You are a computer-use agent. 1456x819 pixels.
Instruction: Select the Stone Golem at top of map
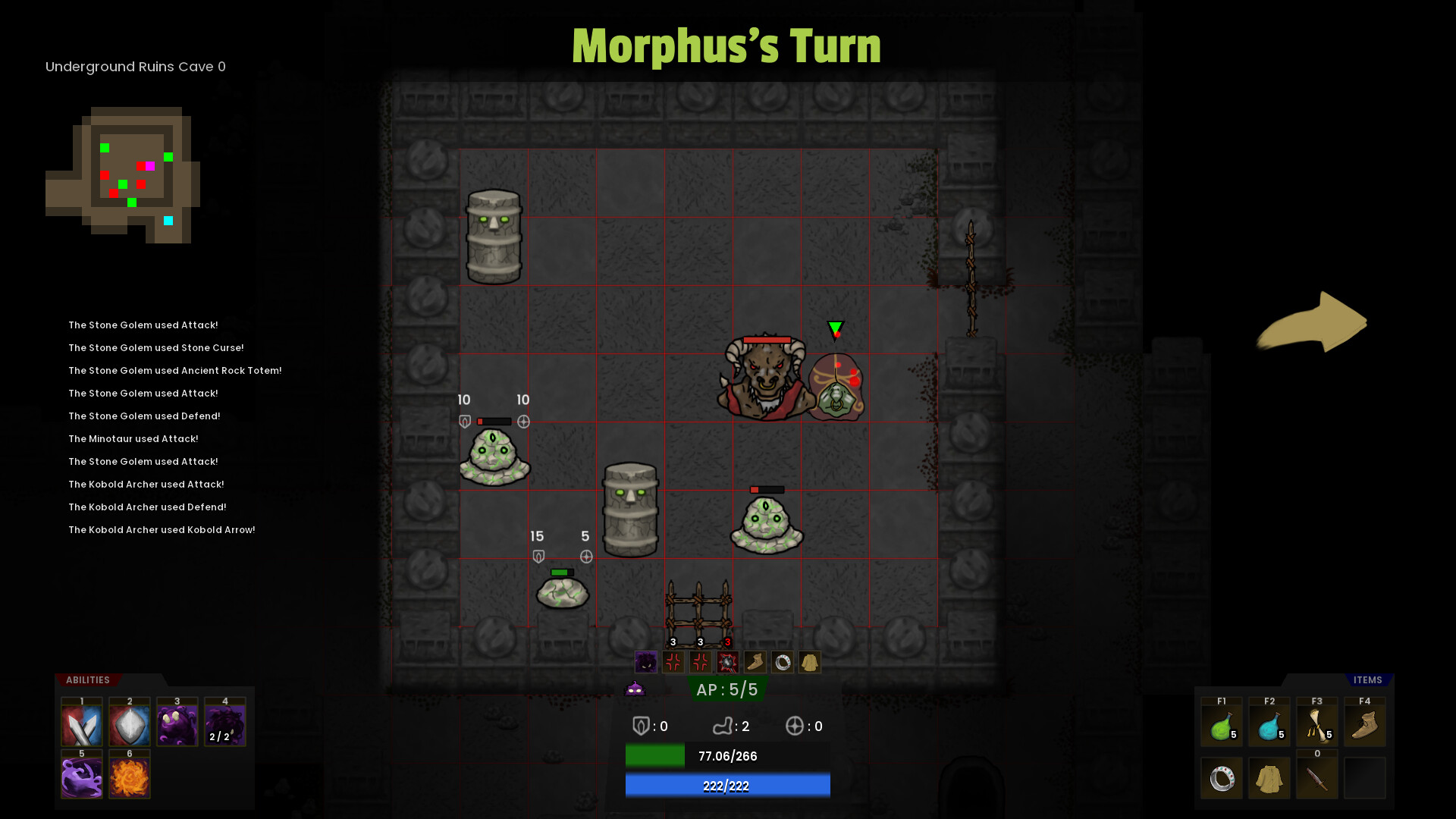tap(494, 235)
